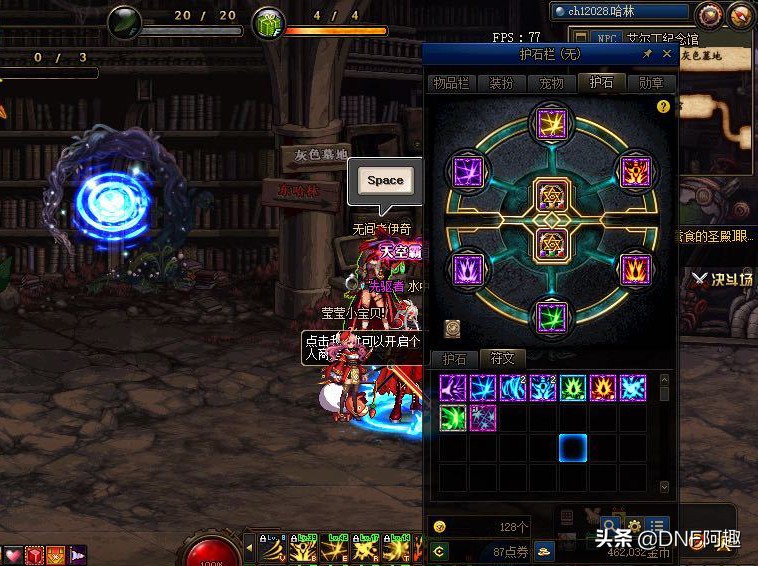Switch to the 物品栏 inventory tab
The height and width of the screenshot is (566, 758).
451,83
